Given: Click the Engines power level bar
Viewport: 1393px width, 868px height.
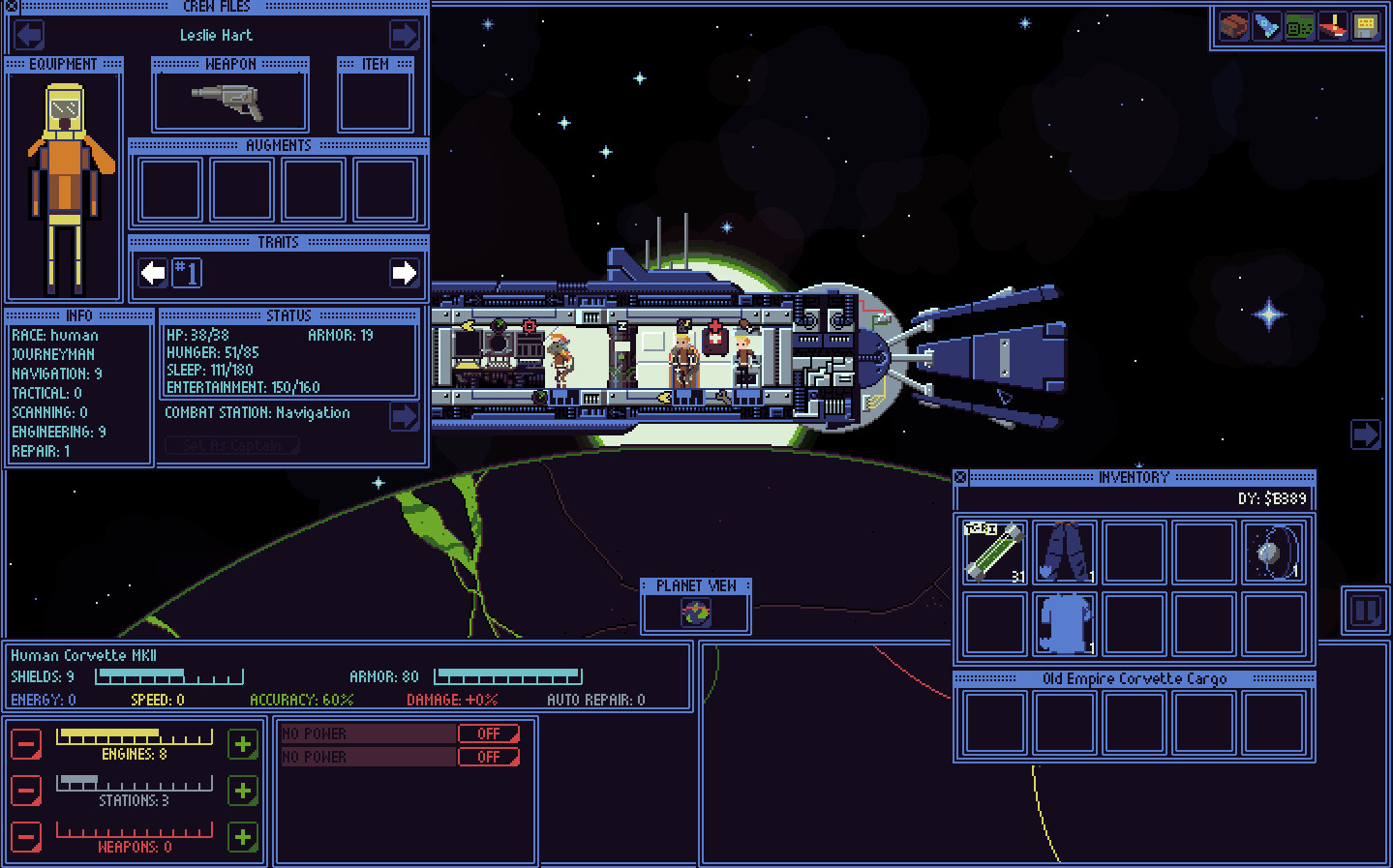Looking at the screenshot, I should click(x=134, y=736).
